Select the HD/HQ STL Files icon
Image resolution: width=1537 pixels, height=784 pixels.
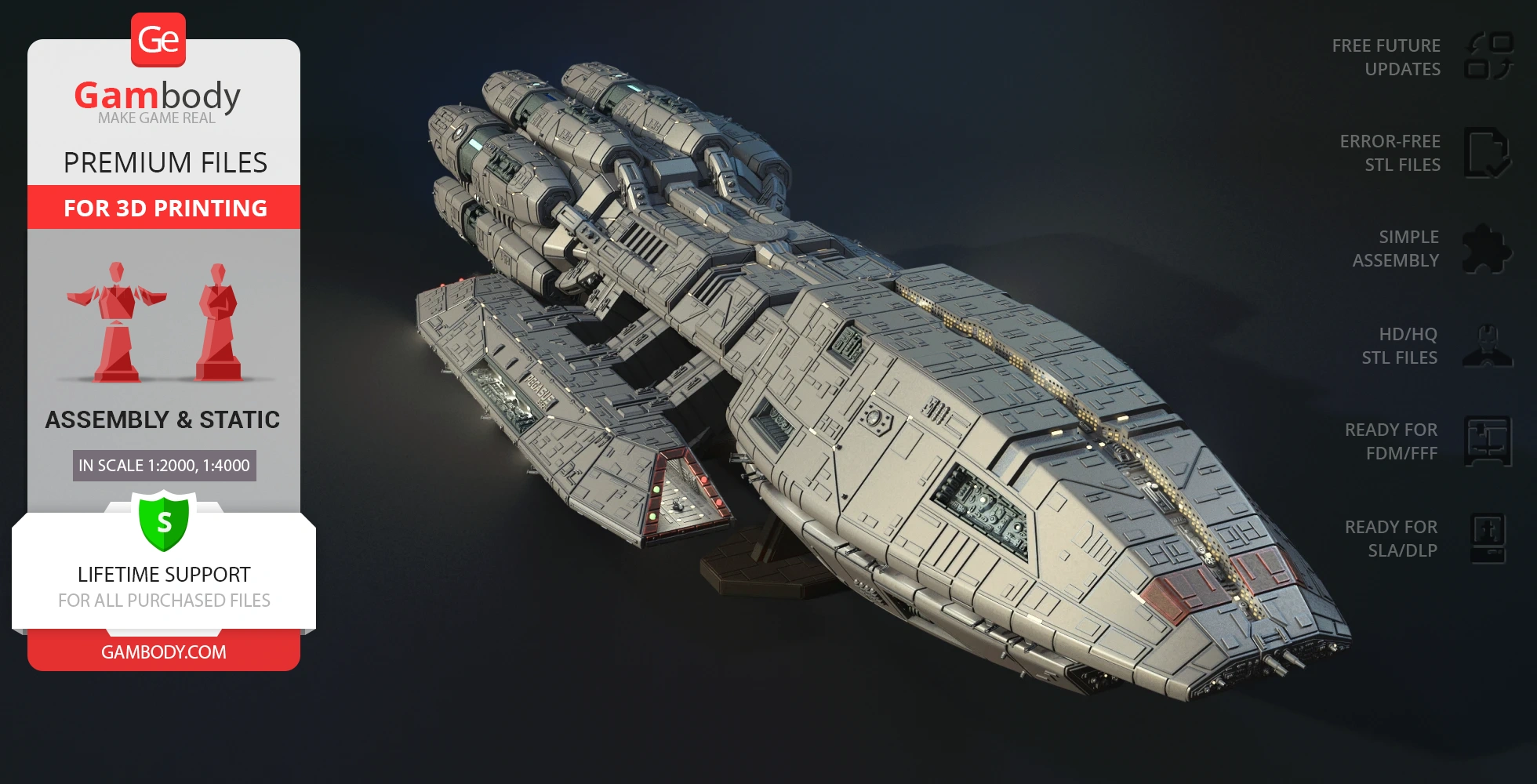tap(1487, 346)
